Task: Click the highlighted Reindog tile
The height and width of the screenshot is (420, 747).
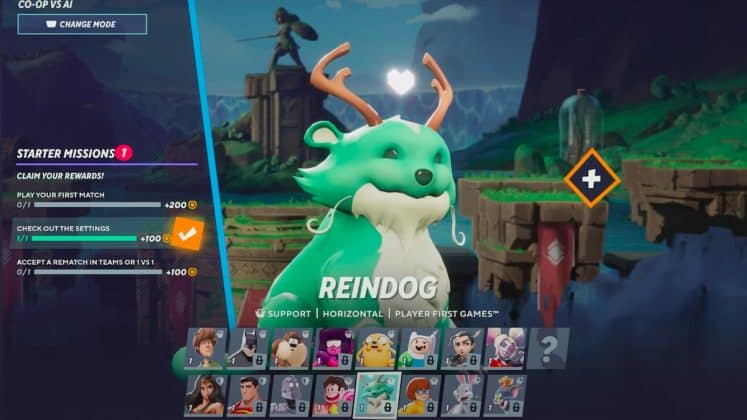Action: click(378, 394)
